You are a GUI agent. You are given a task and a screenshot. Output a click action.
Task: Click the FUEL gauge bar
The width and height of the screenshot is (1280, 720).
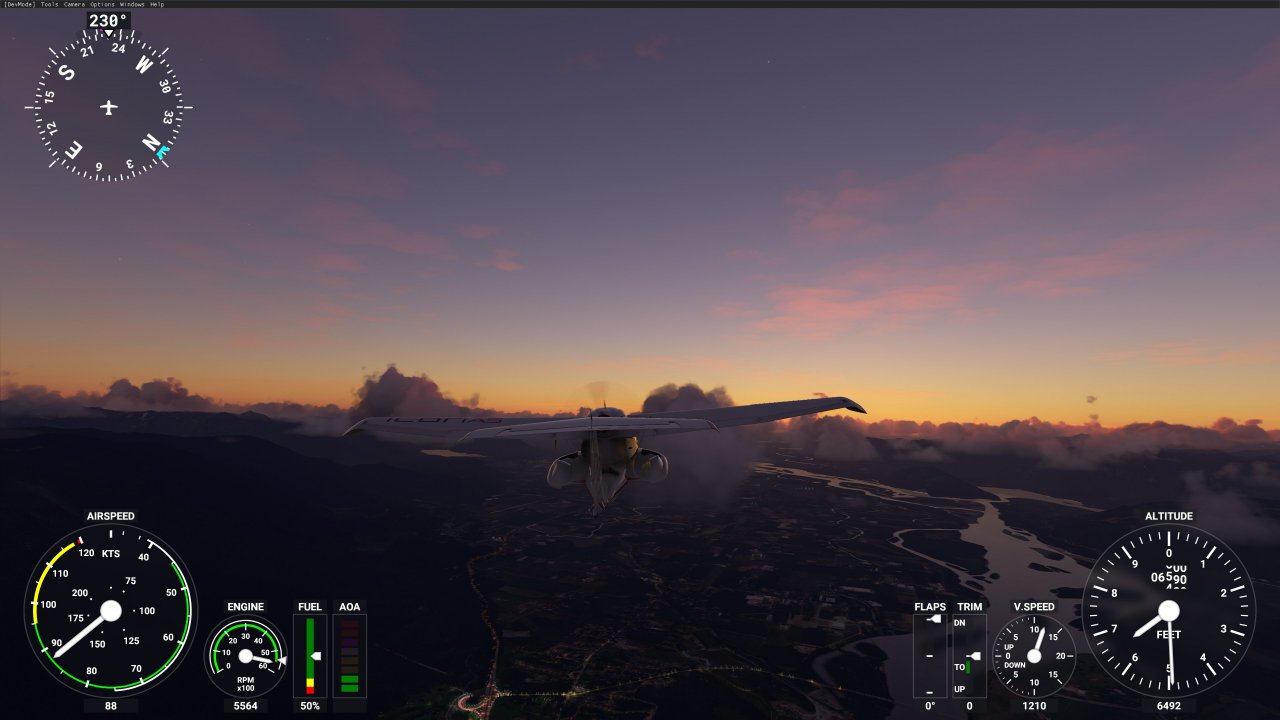click(x=310, y=655)
